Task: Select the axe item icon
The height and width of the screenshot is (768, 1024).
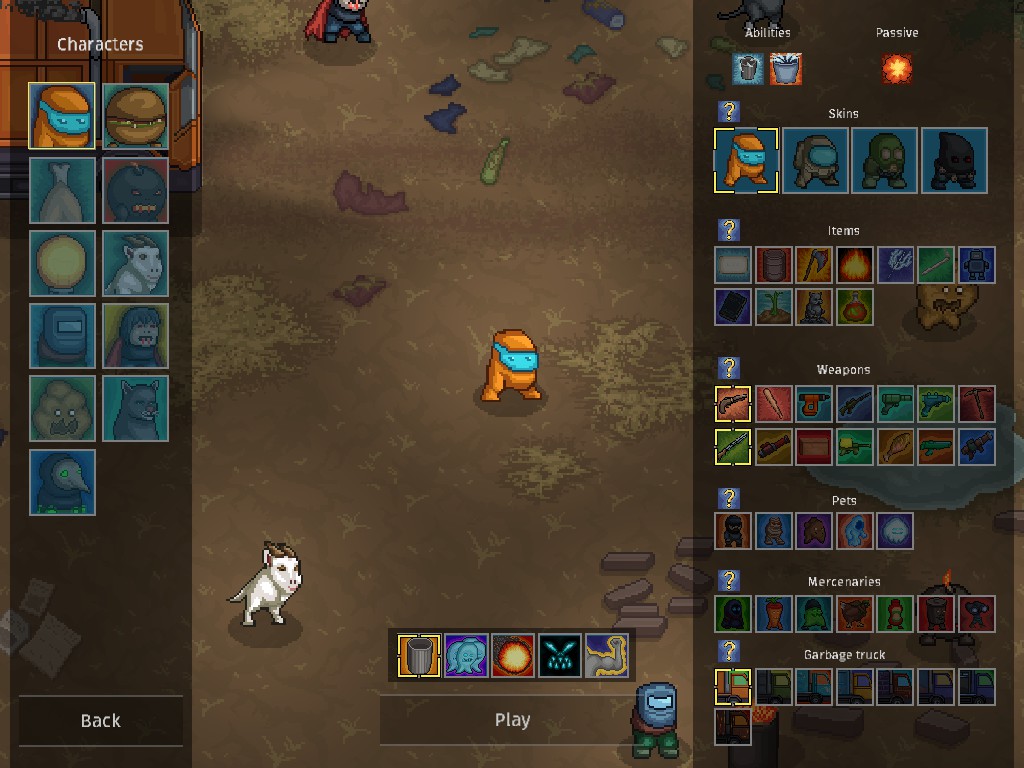Action: coord(814,266)
